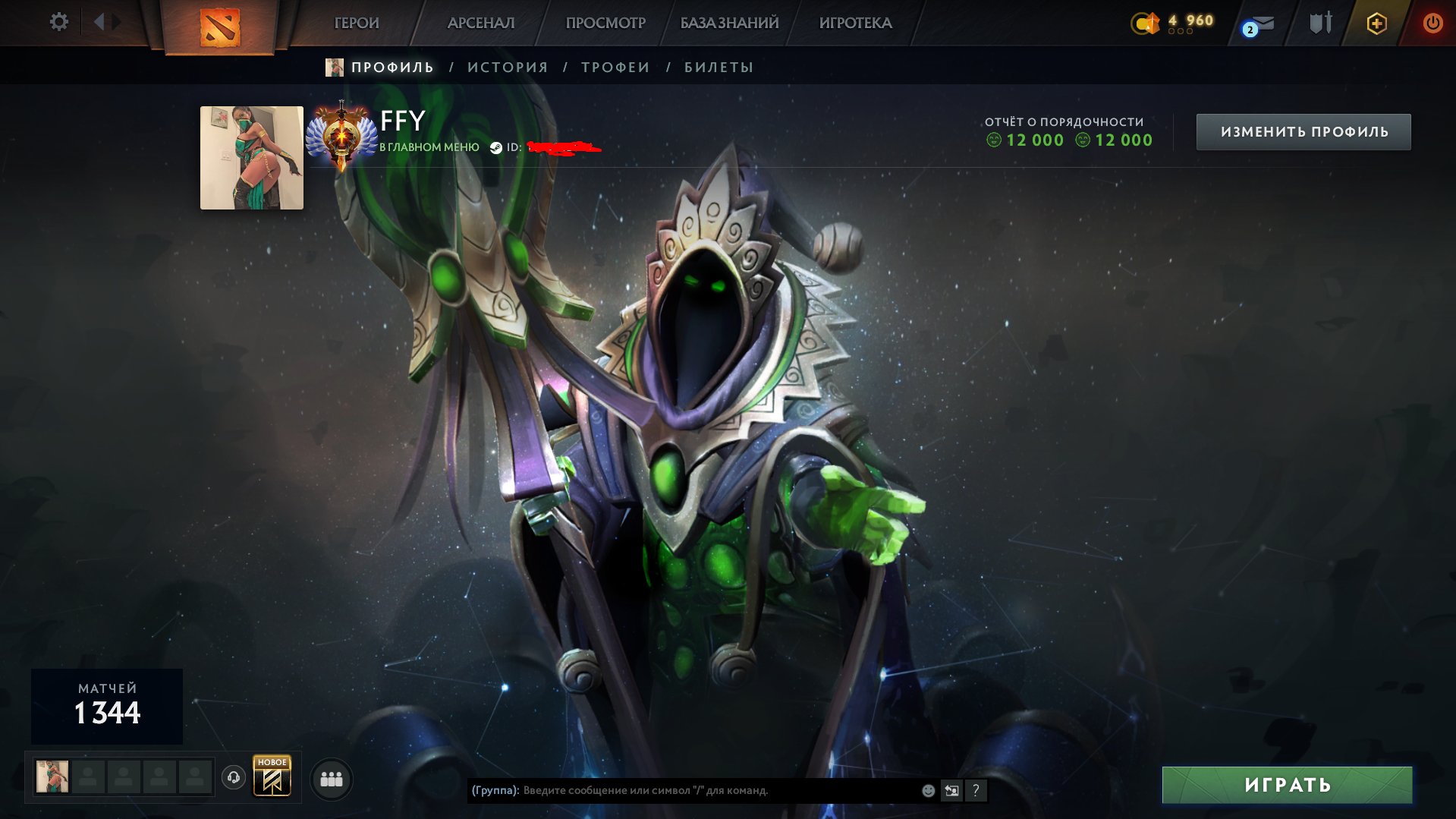Viewport: 1456px width, 819px height.
Task: Open the ГЕРОИ heroes menu
Action: point(357,23)
